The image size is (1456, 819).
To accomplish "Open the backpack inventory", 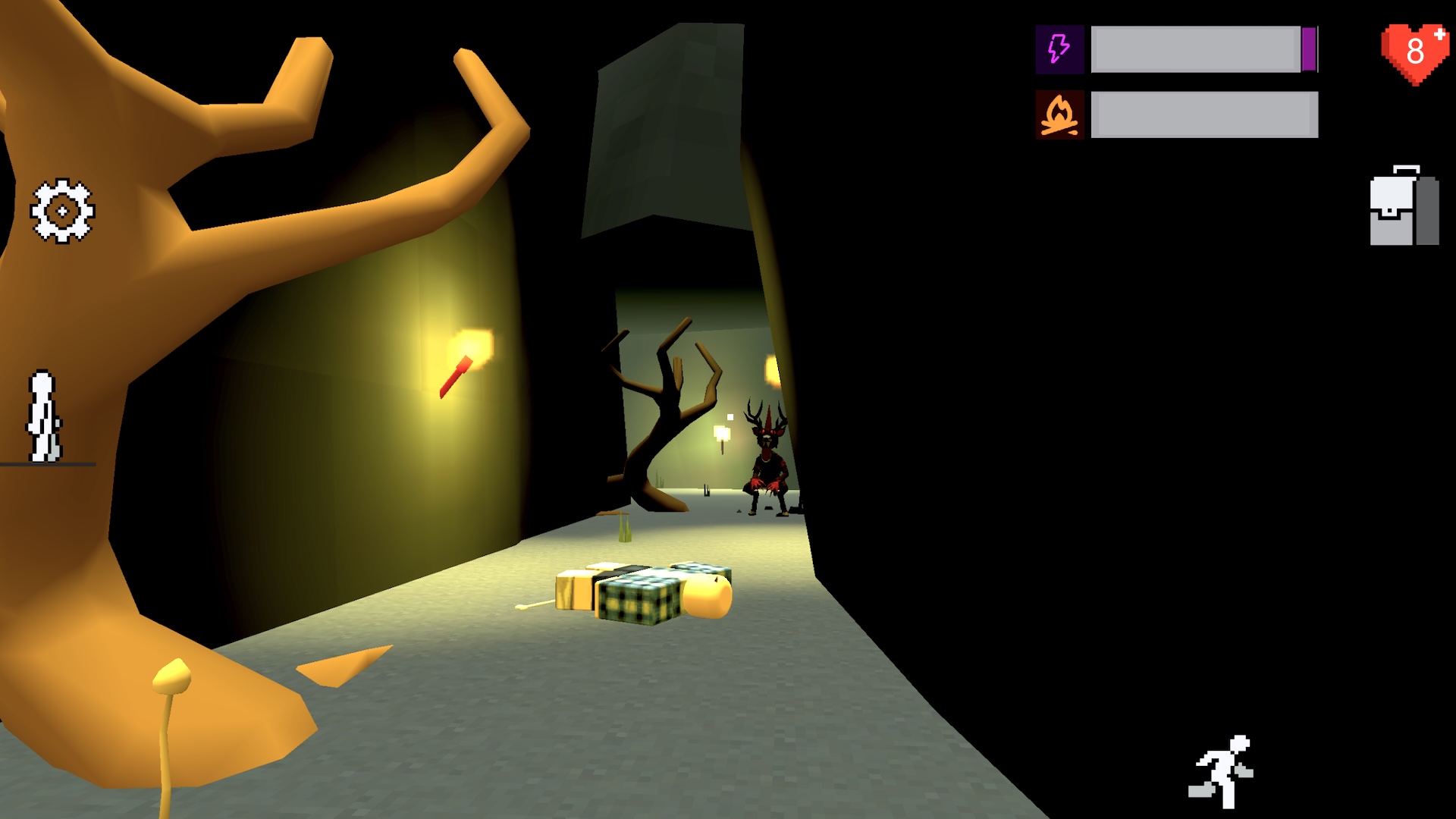I will pyautogui.click(x=1404, y=206).
